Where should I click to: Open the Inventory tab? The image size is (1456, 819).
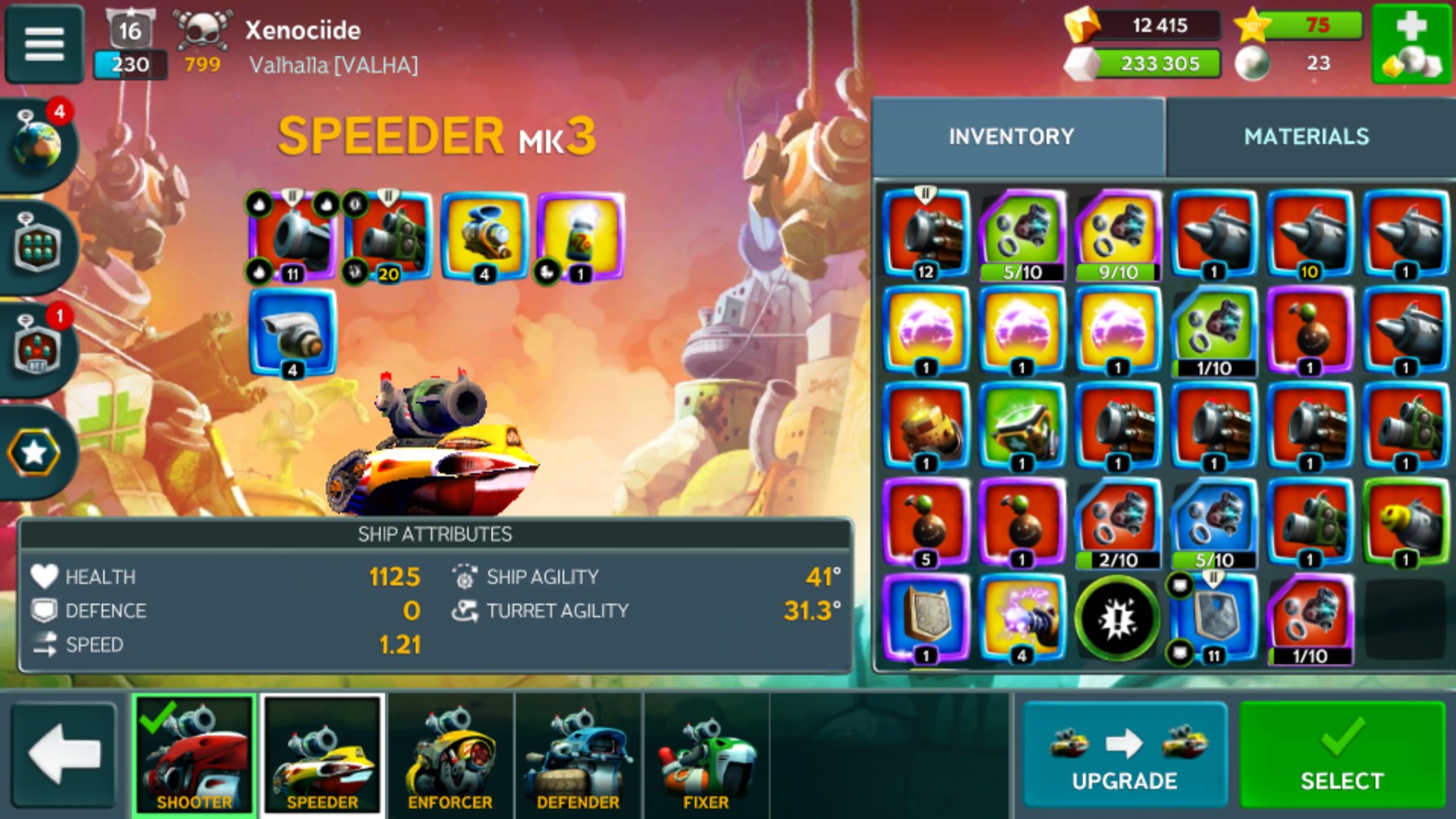click(1011, 136)
